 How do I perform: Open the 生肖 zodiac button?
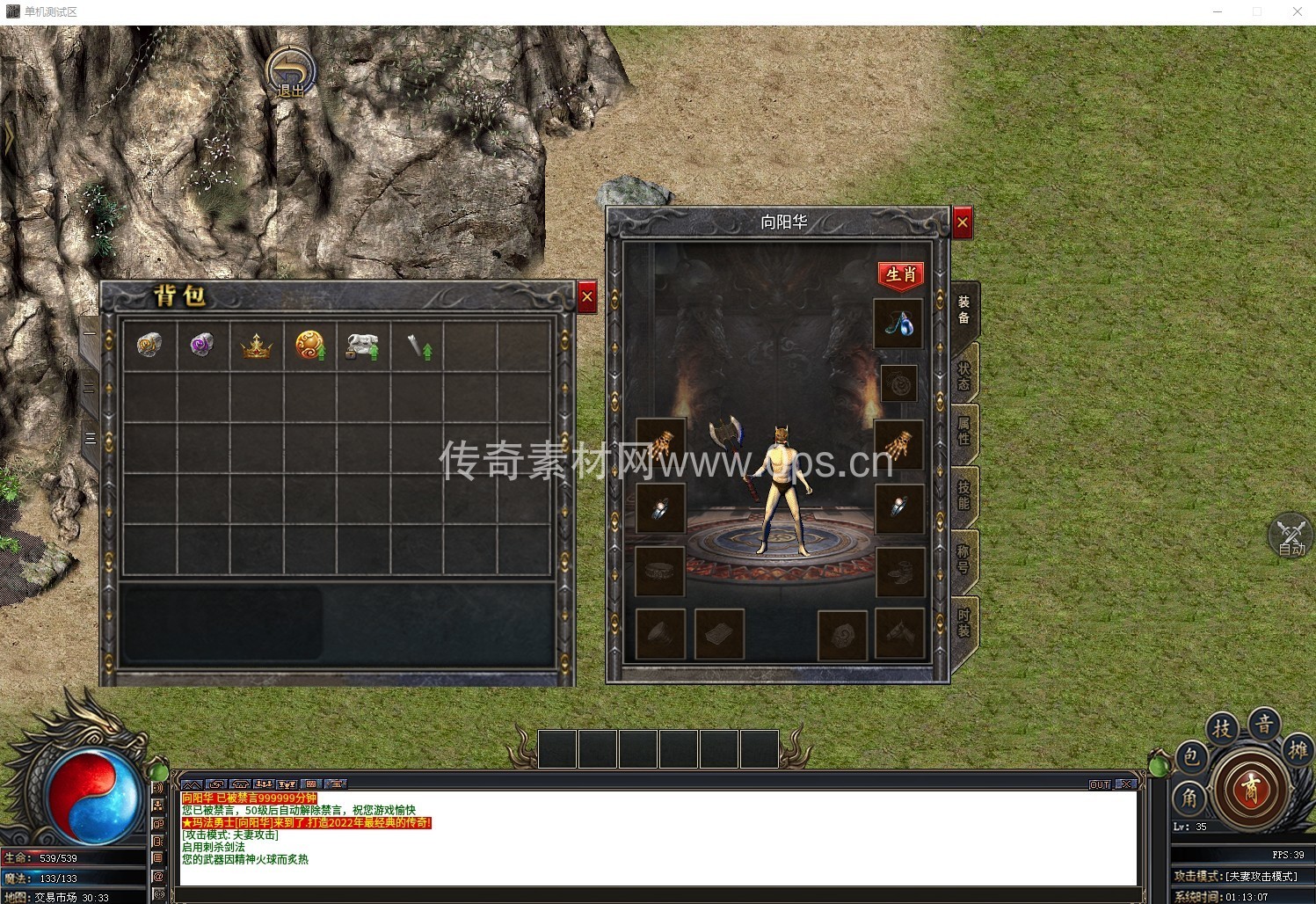point(900,274)
